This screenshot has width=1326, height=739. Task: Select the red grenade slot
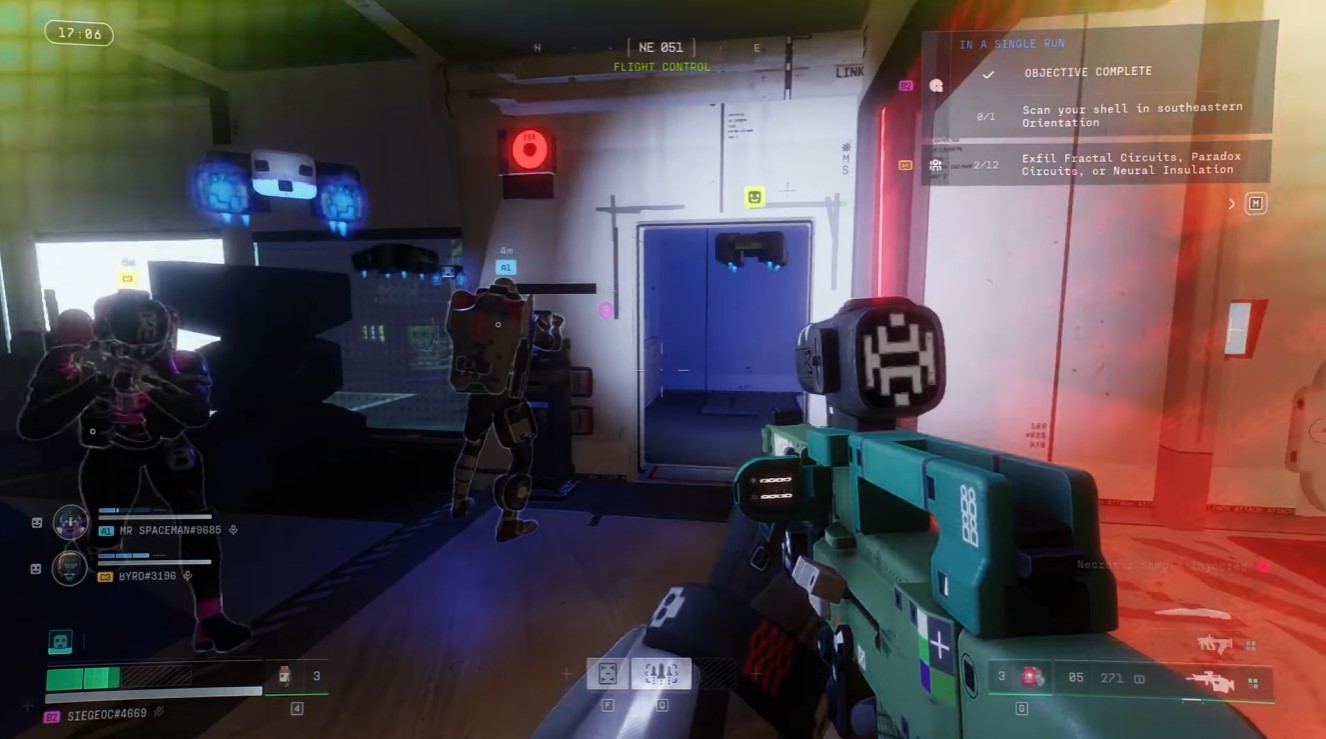point(1029,678)
